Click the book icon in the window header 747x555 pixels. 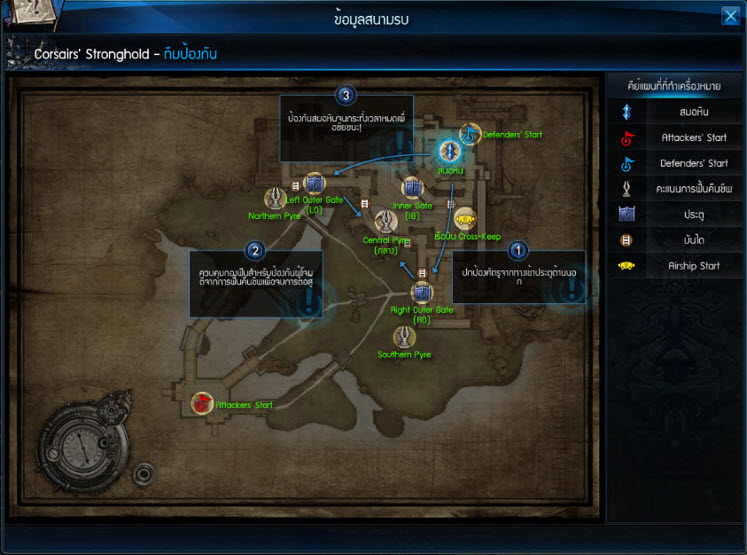pyautogui.click(x=22, y=14)
